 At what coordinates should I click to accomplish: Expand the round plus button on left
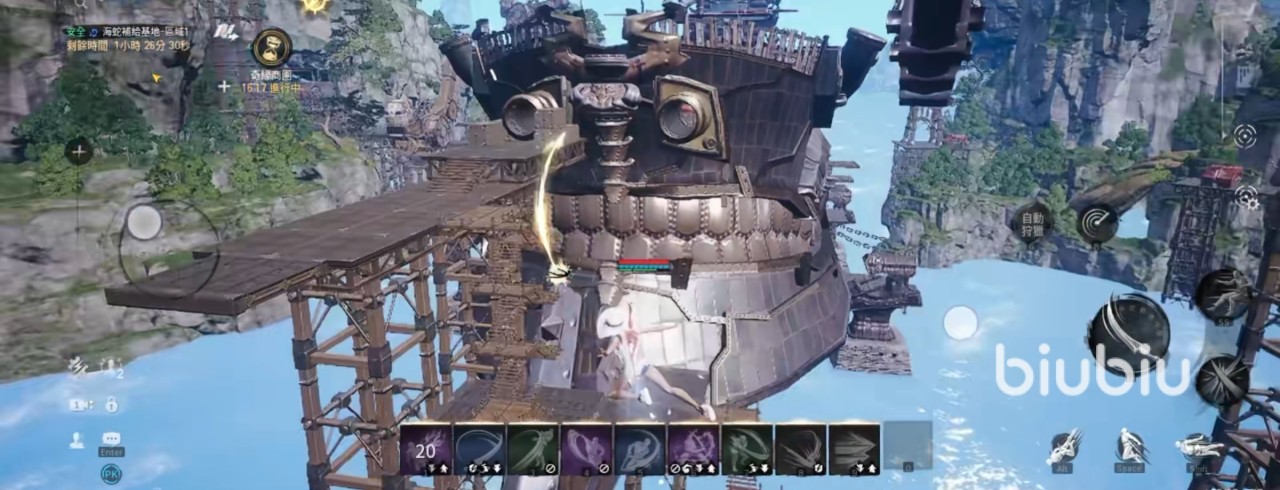79,152
